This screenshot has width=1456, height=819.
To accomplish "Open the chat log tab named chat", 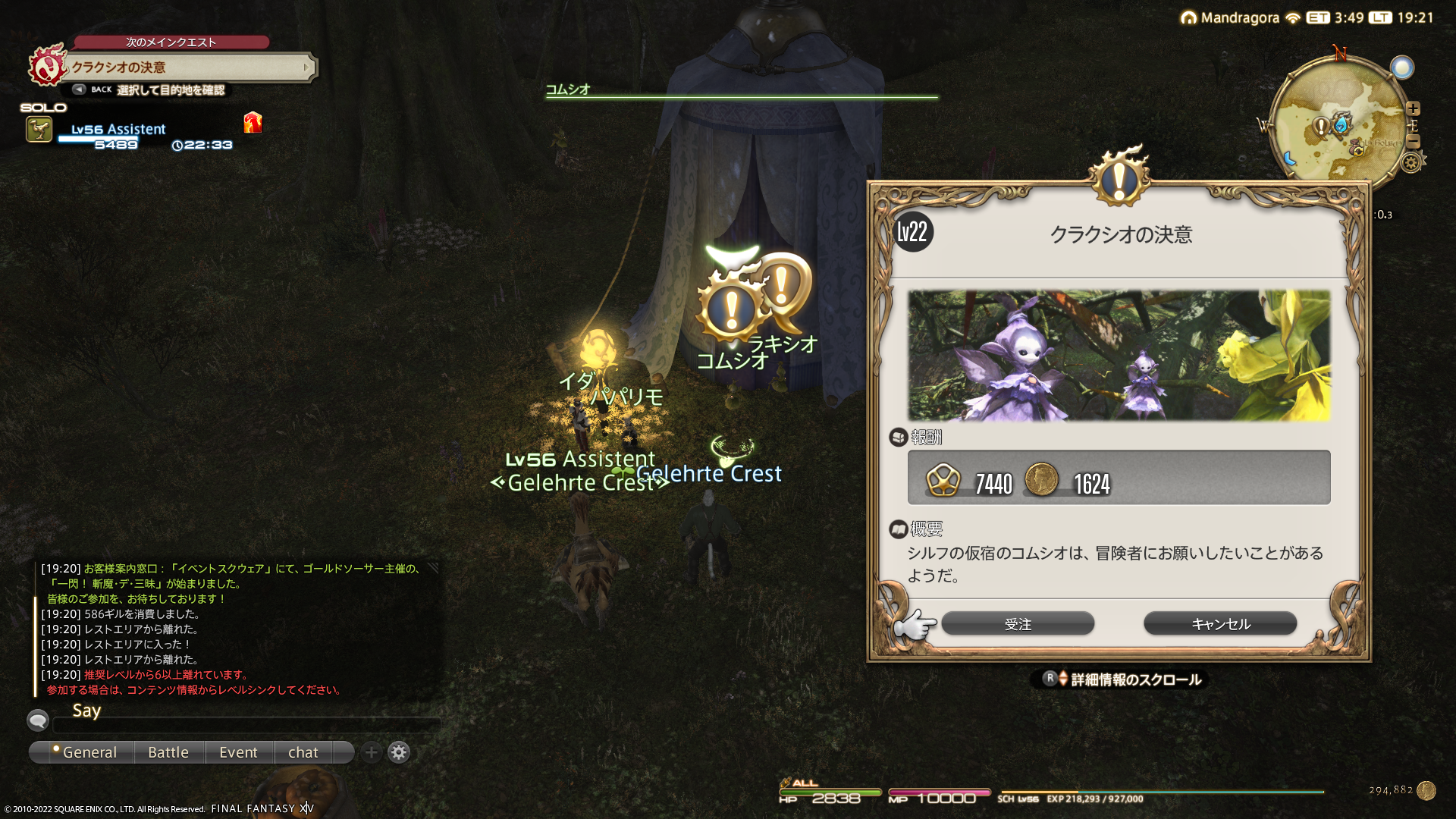I will (x=303, y=752).
